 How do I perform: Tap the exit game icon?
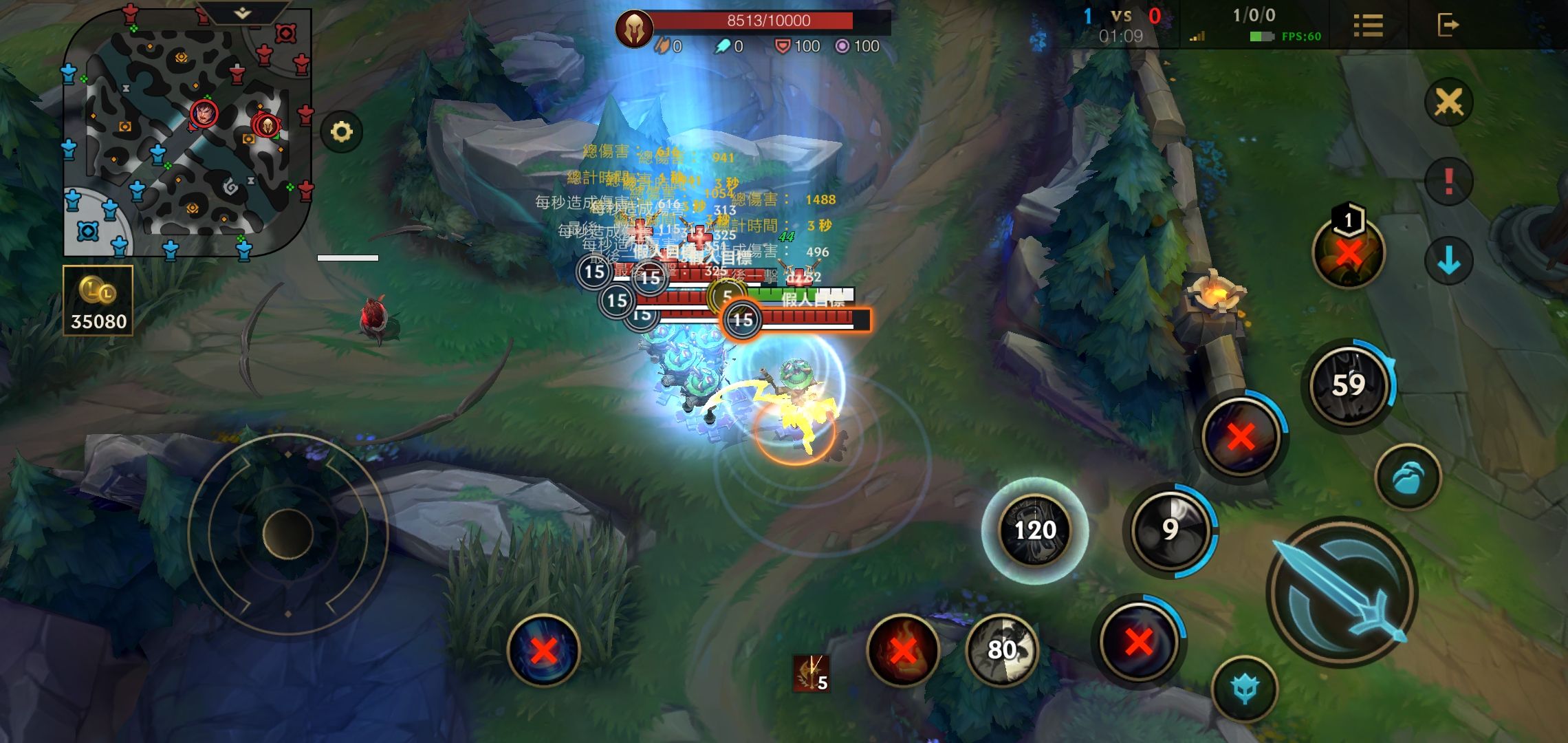point(1448,25)
